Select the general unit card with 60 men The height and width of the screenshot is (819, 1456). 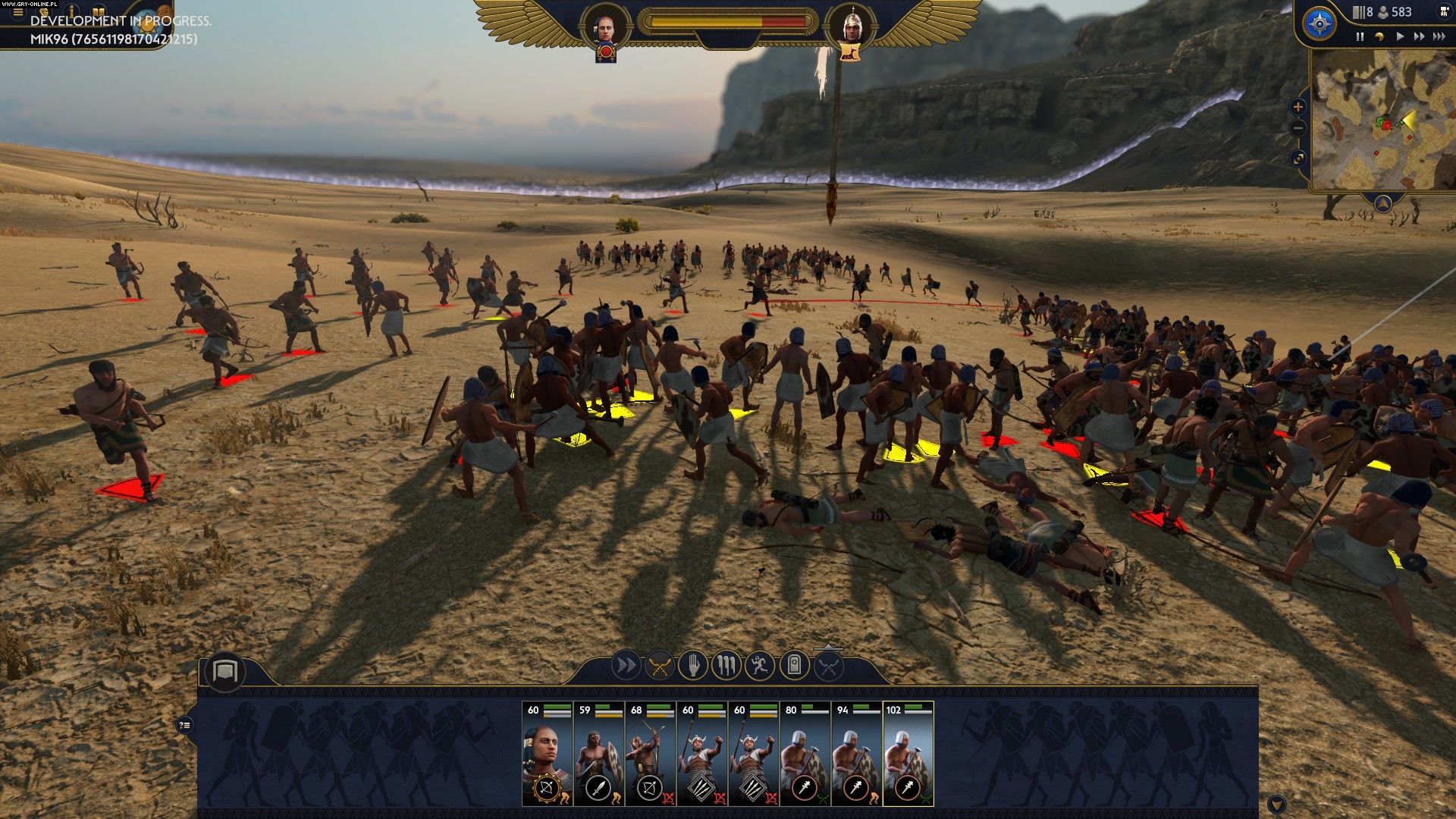[x=548, y=754]
